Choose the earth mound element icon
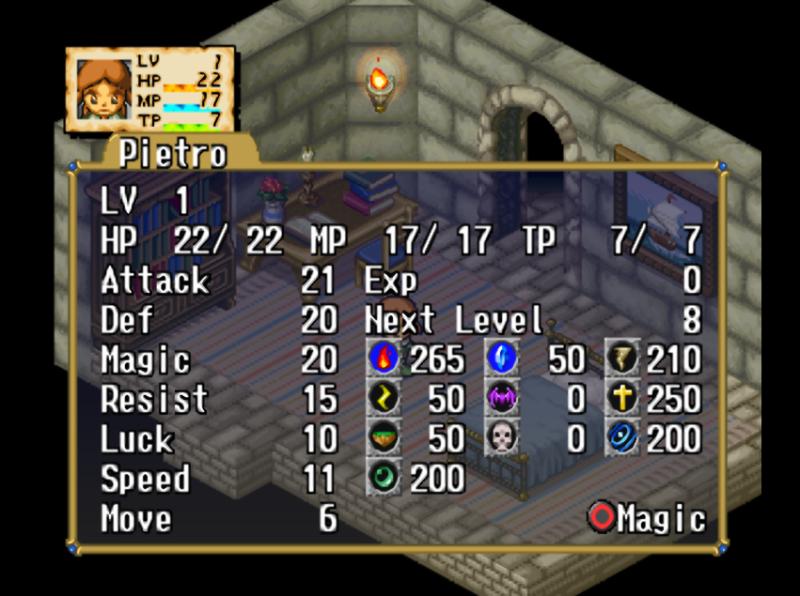This screenshot has width=800, height=596. tap(384, 438)
